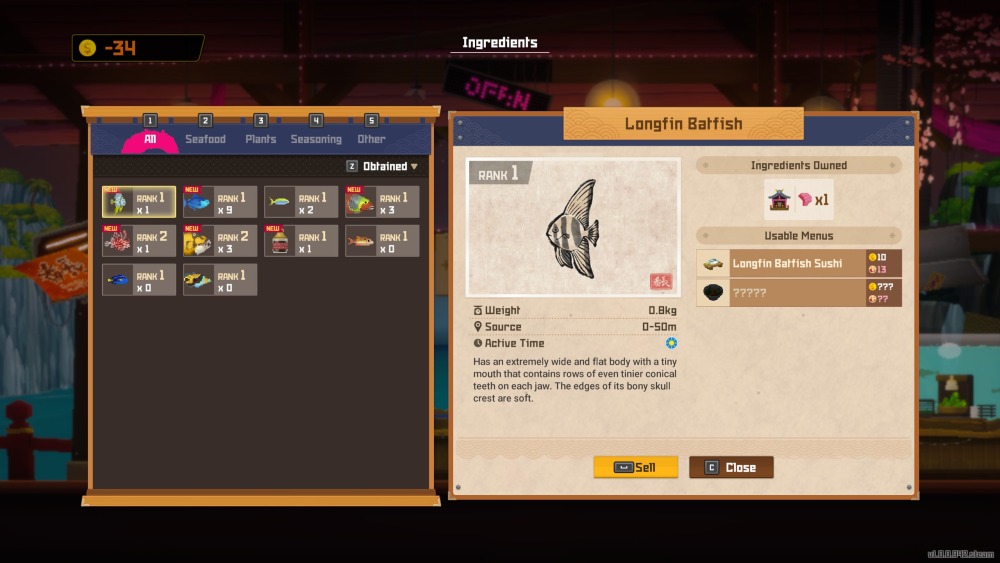Image resolution: width=1000 pixels, height=563 pixels.
Task: Sell the Longfin Batfish
Action: click(635, 467)
